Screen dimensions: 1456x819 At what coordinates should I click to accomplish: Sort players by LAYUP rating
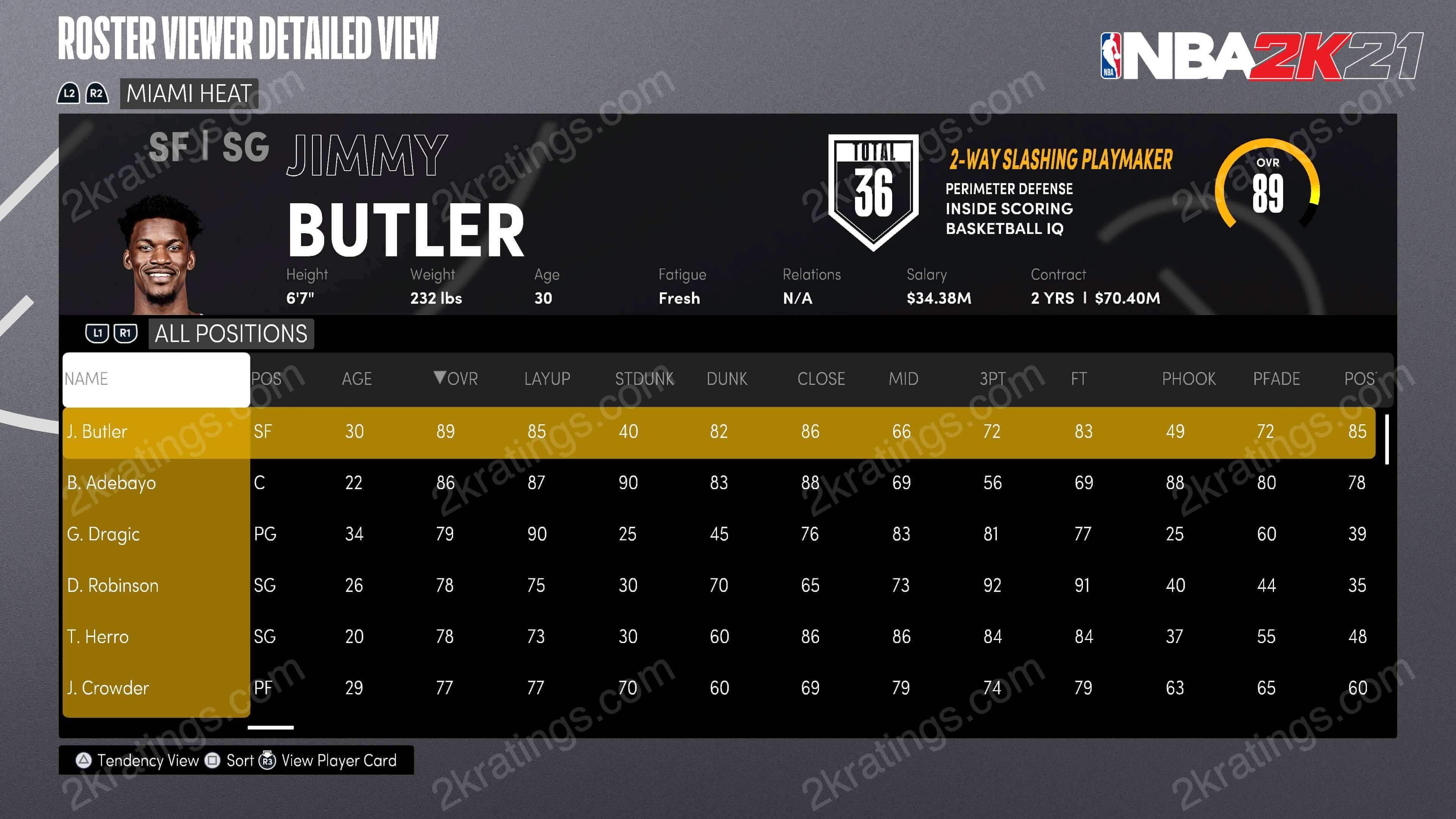(547, 379)
